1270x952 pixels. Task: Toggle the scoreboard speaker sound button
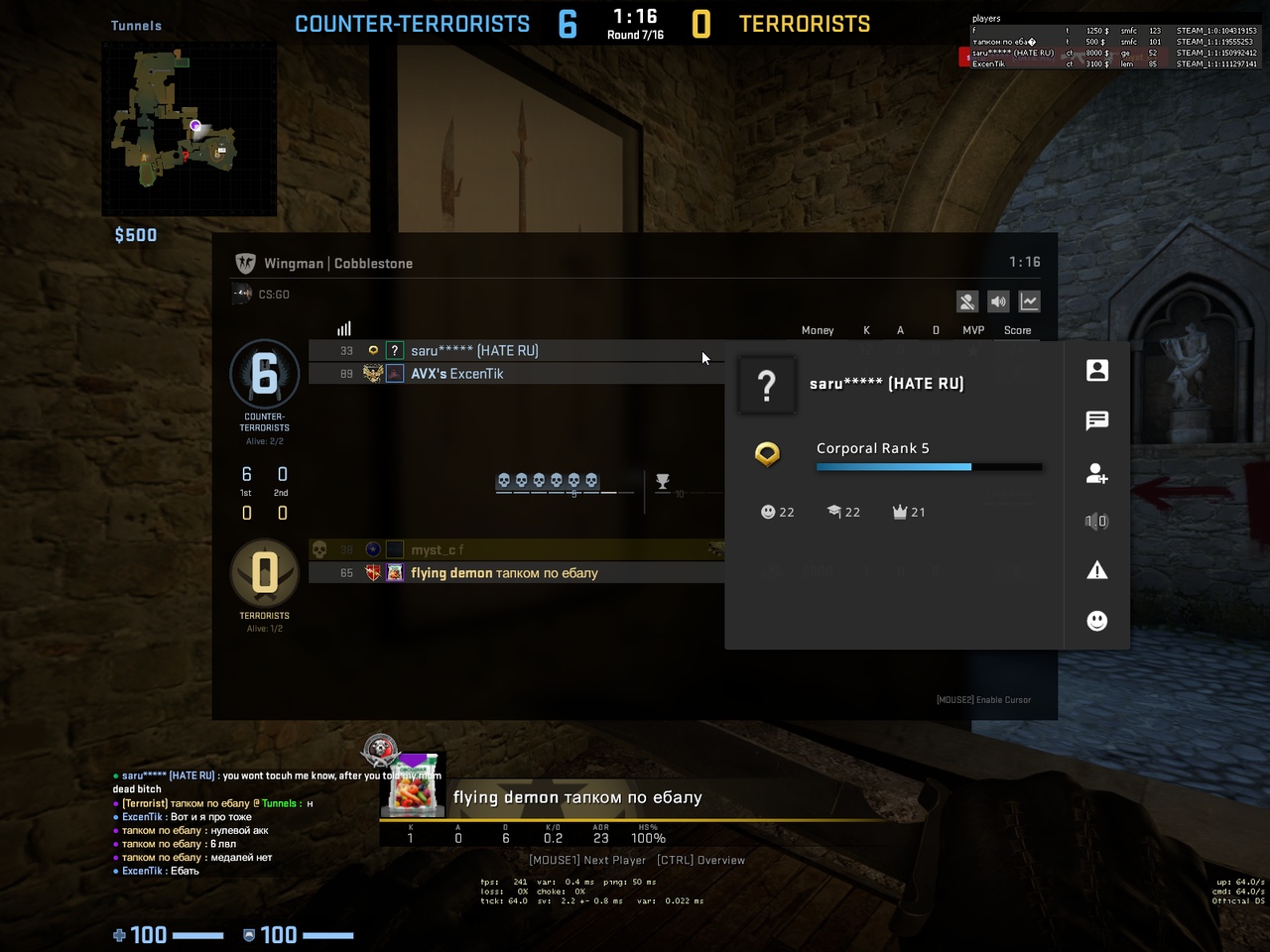pyautogui.click(x=998, y=301)
